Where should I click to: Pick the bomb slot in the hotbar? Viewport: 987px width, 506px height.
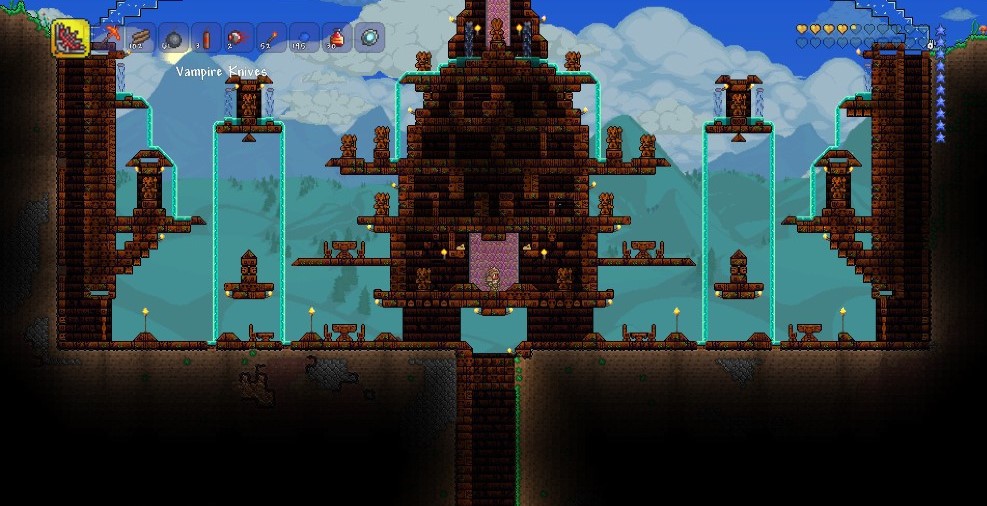pos(173,39)
